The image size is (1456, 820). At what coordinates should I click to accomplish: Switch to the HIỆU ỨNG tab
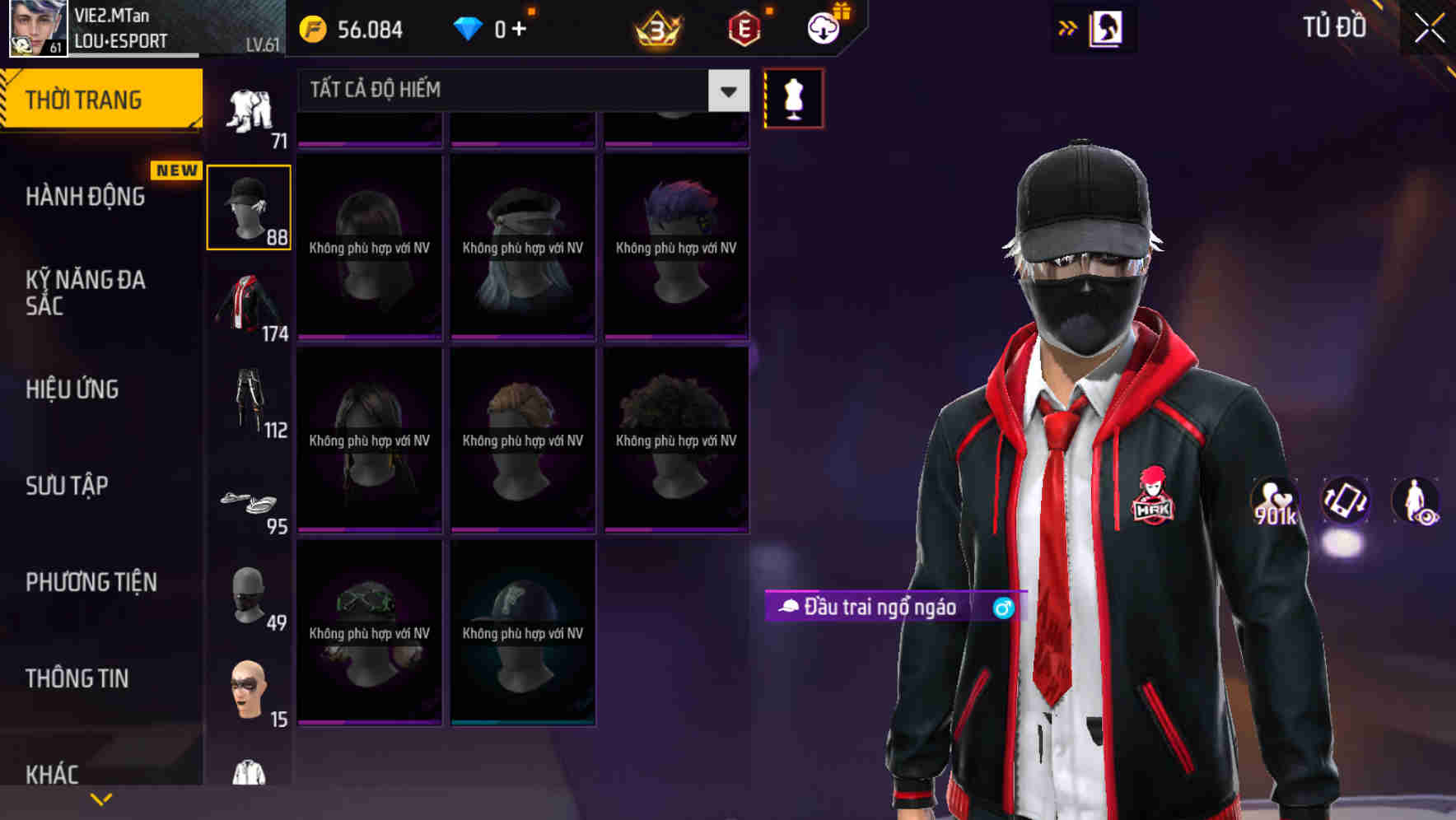(x=72, y=389)
